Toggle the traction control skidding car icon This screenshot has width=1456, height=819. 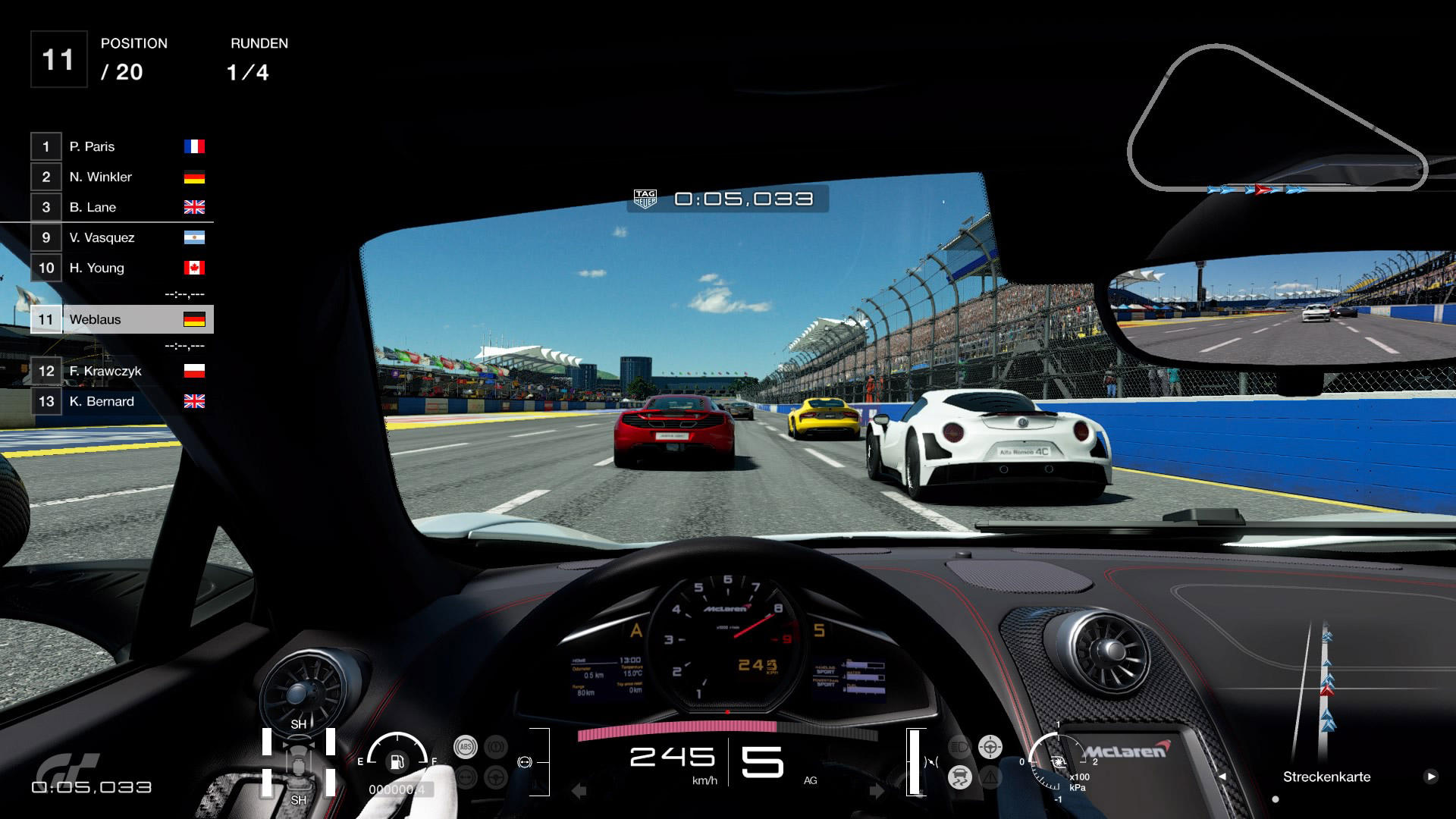(960, 777)
